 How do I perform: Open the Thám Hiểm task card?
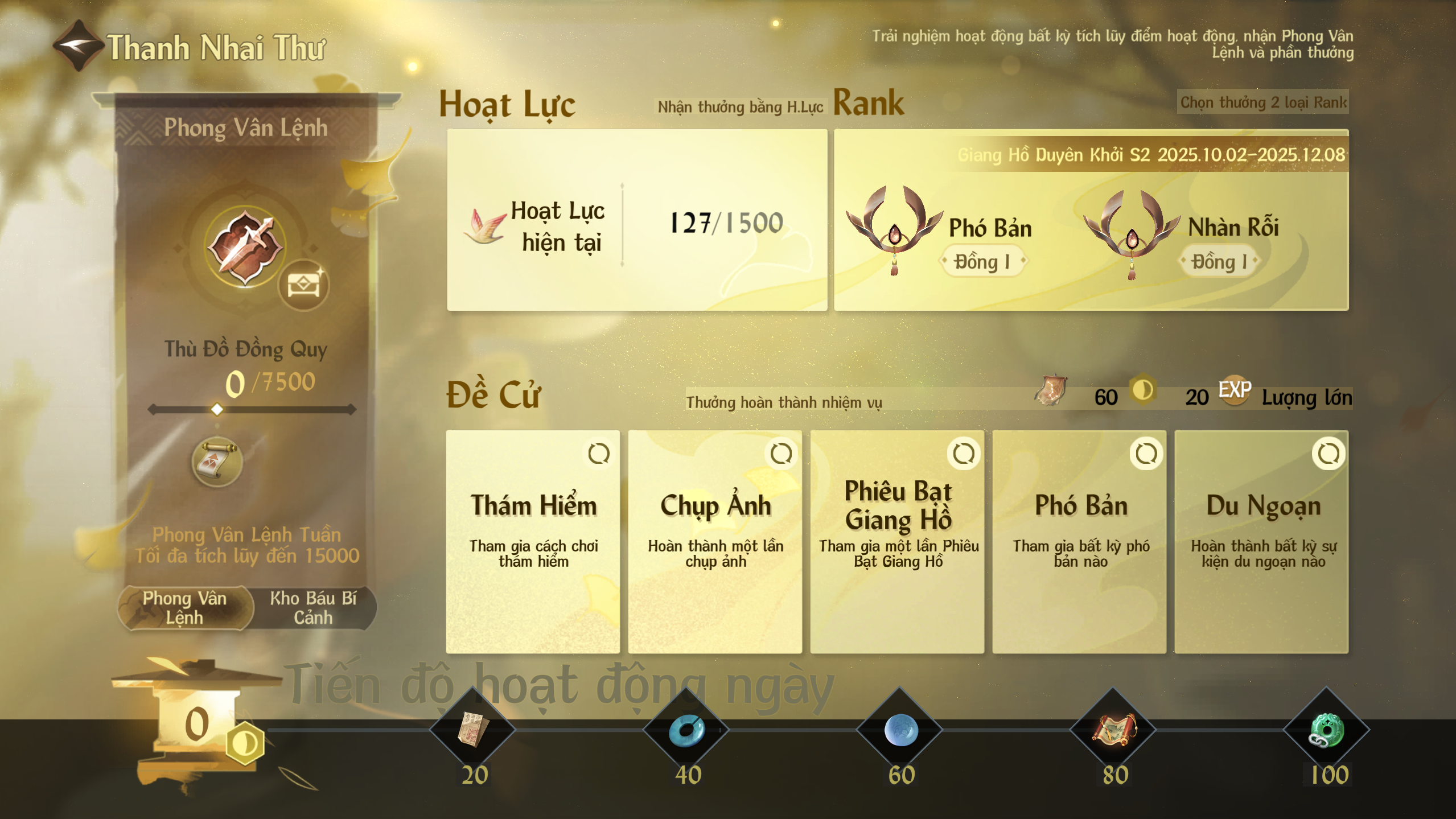coord(533,541)
